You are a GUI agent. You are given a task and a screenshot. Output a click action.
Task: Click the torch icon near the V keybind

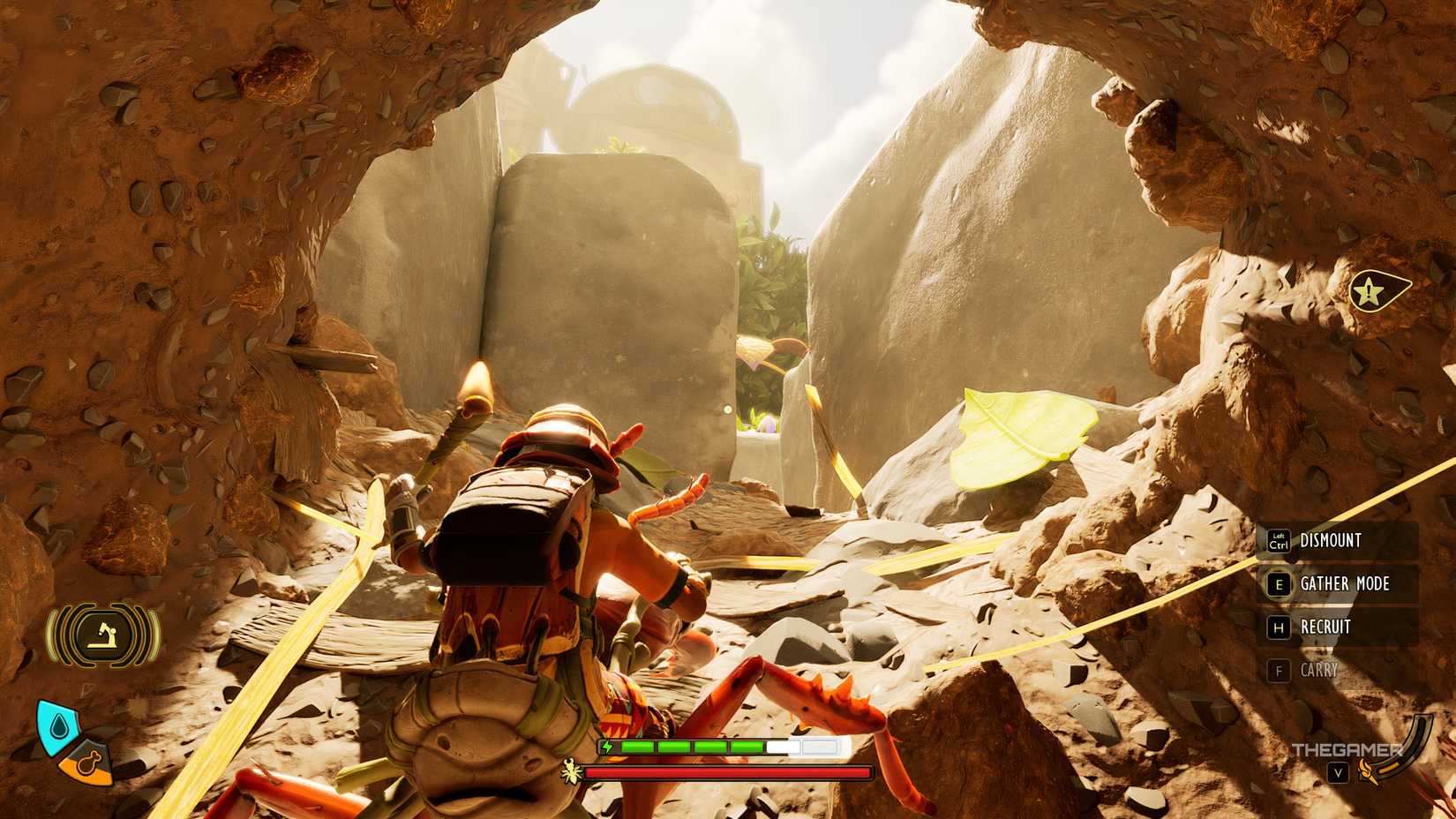coord(1368,773)
